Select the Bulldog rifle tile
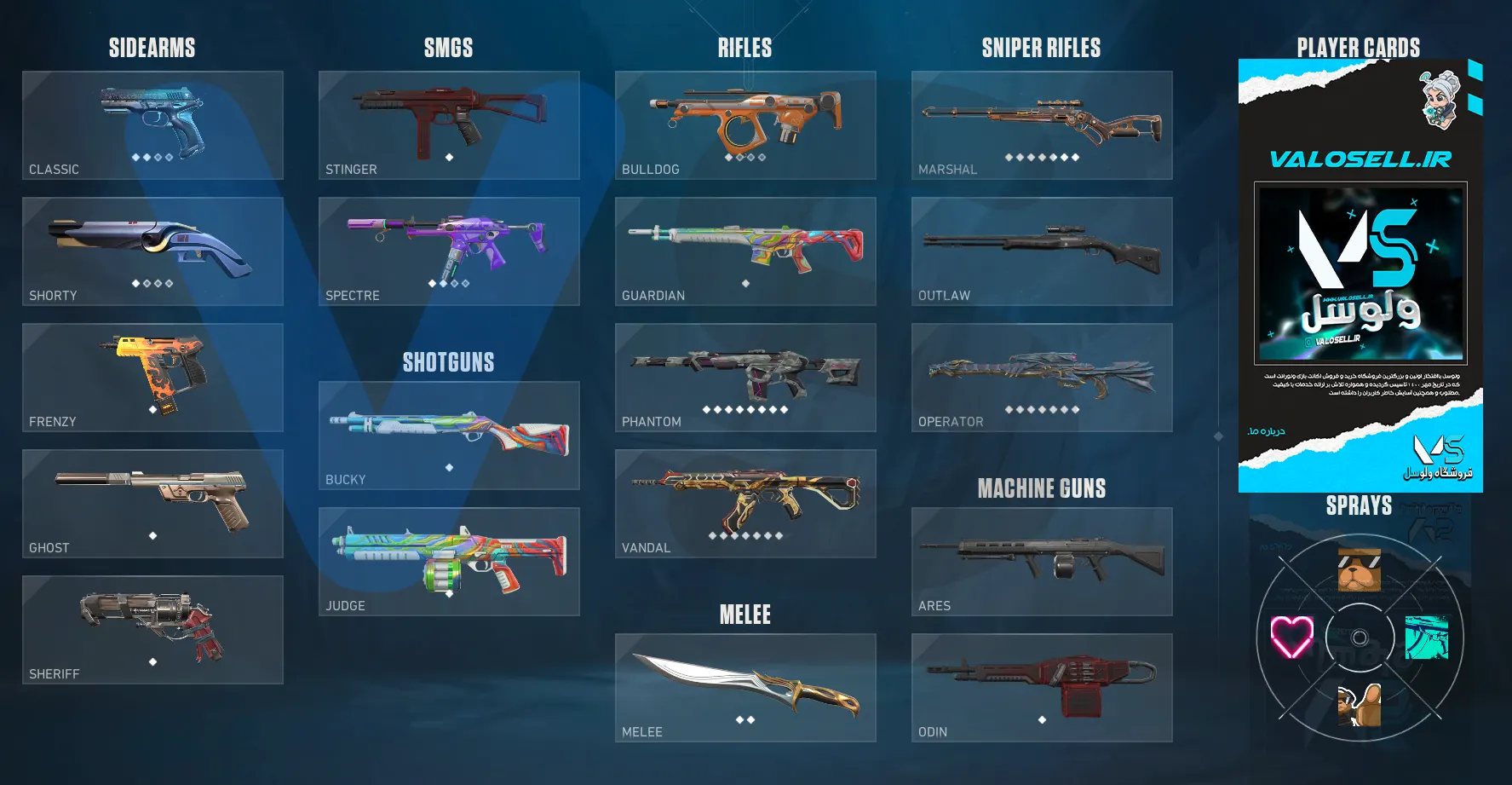 tap(745, 125)
